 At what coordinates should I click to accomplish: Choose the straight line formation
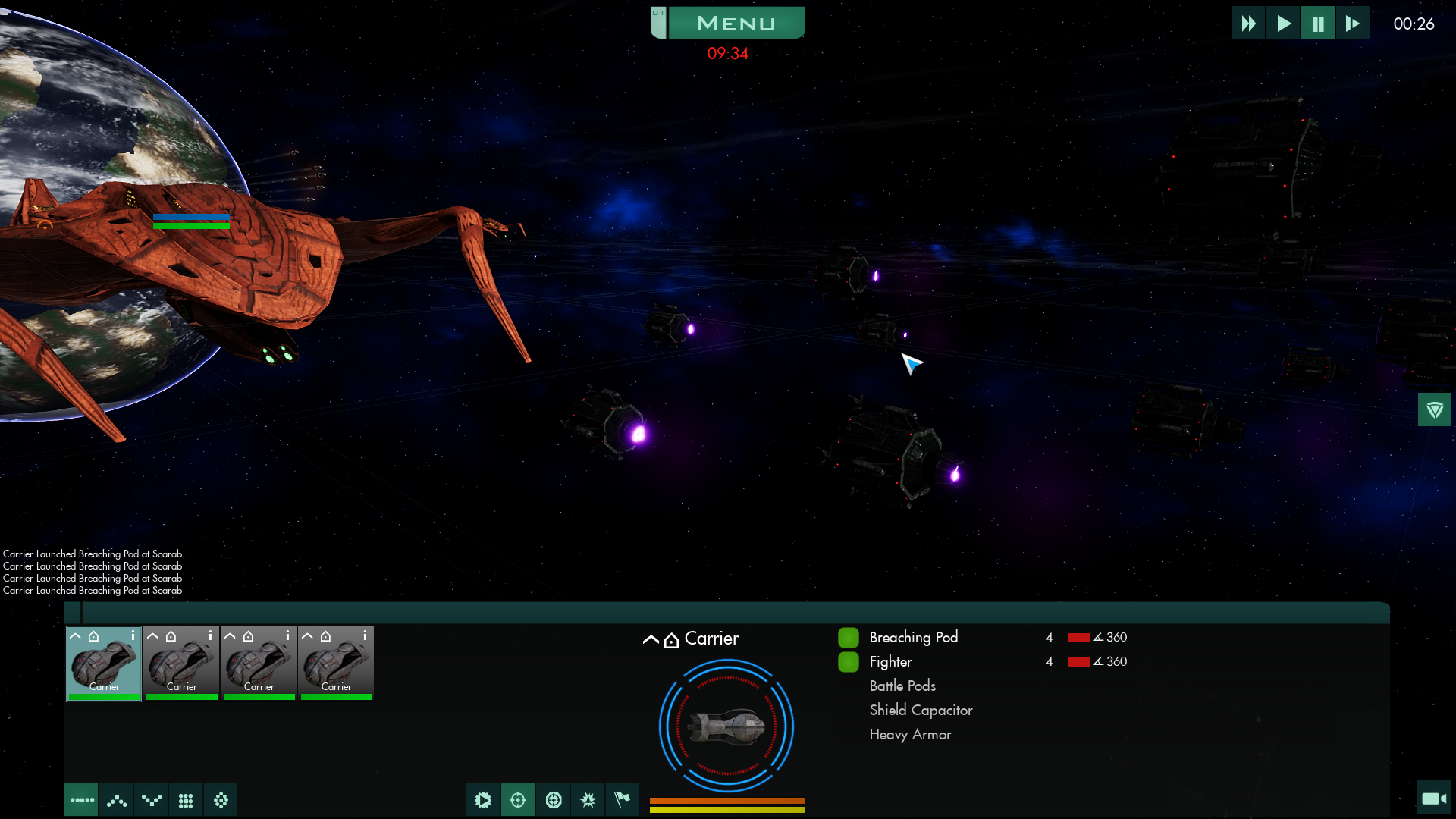[81, 800]
